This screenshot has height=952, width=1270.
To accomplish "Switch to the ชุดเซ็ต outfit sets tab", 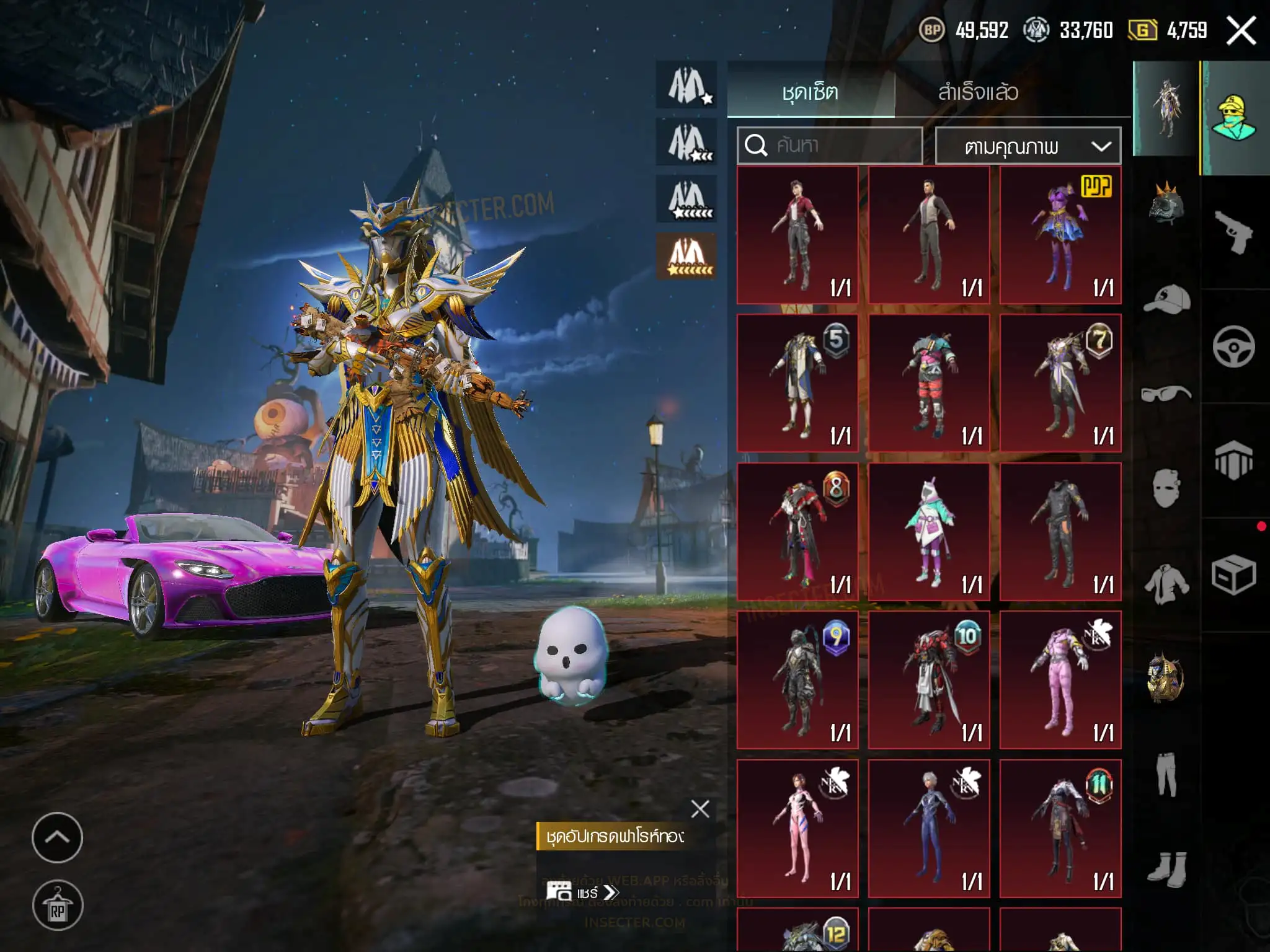I will pos(810,92).
